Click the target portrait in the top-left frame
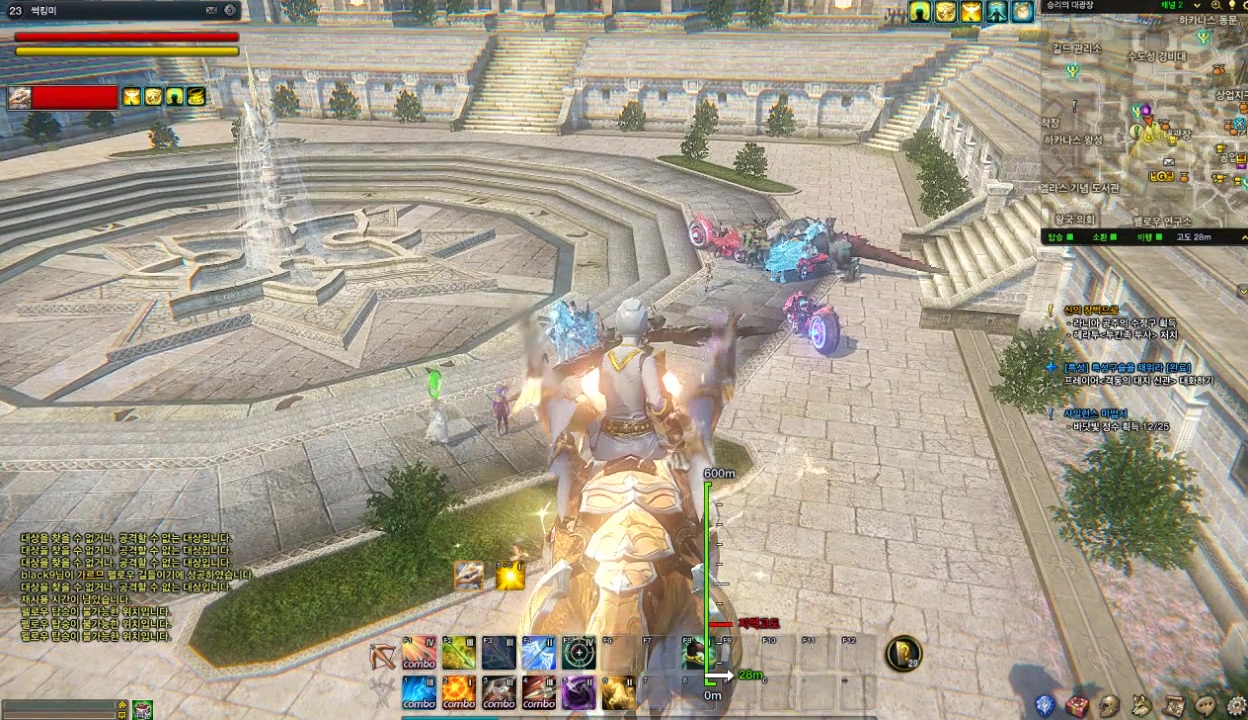Image resolution: width=1248 pixels, height=720 pixels. (x=19, y=97)
